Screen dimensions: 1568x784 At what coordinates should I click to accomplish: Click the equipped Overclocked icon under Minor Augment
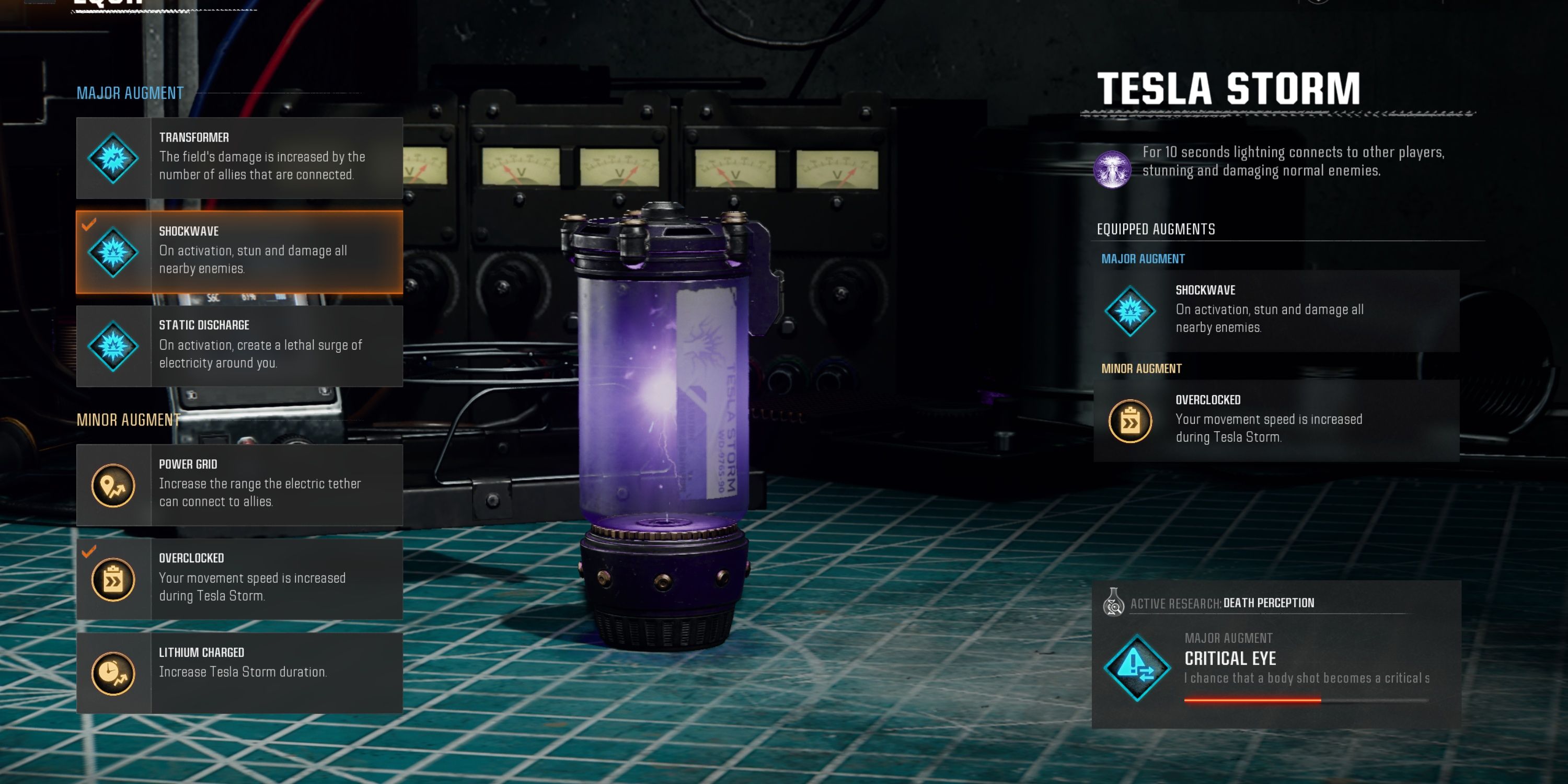tap(1131, 421)
